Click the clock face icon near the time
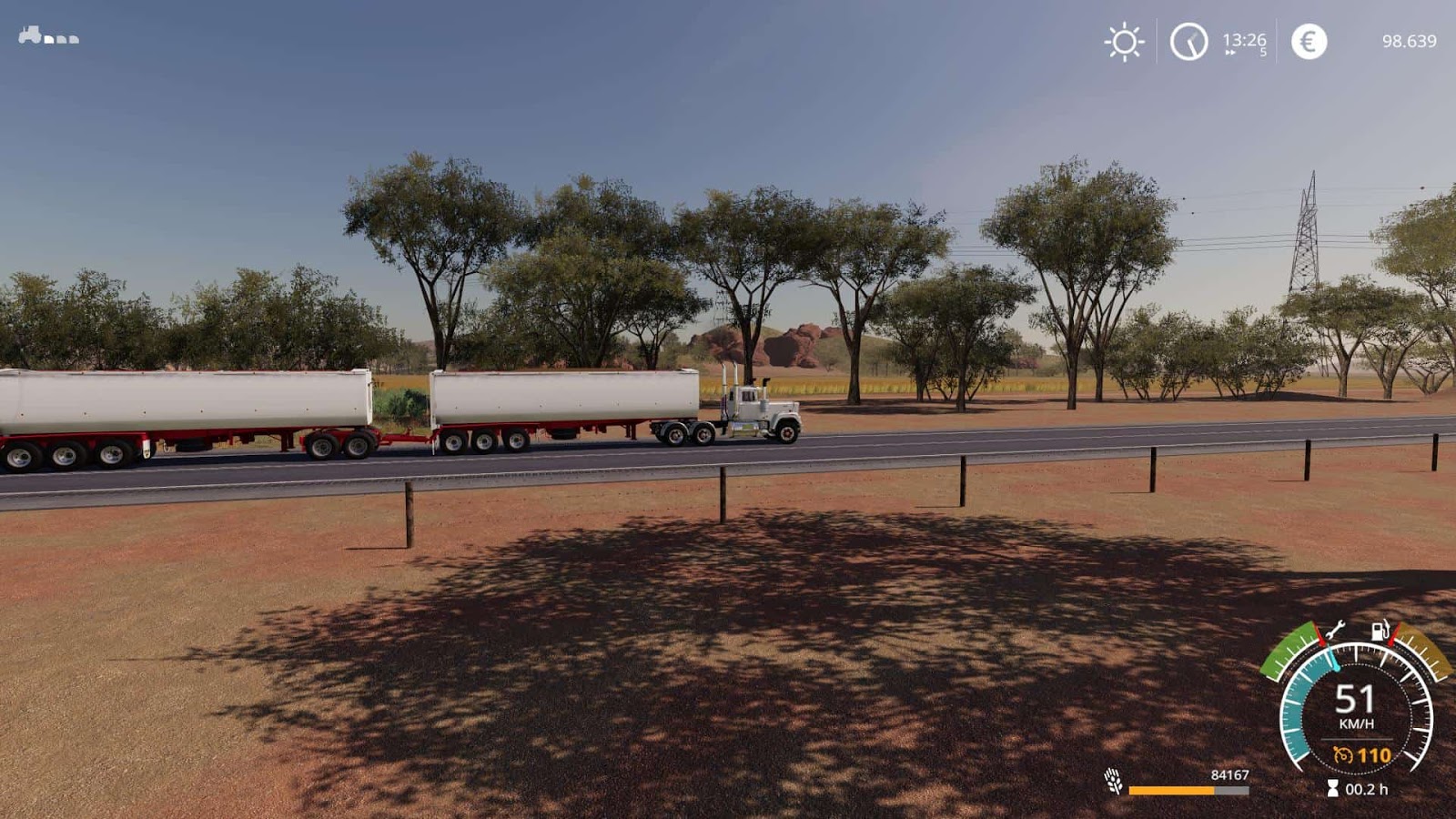1456x819 pixels. click(x=1188, y=41)
